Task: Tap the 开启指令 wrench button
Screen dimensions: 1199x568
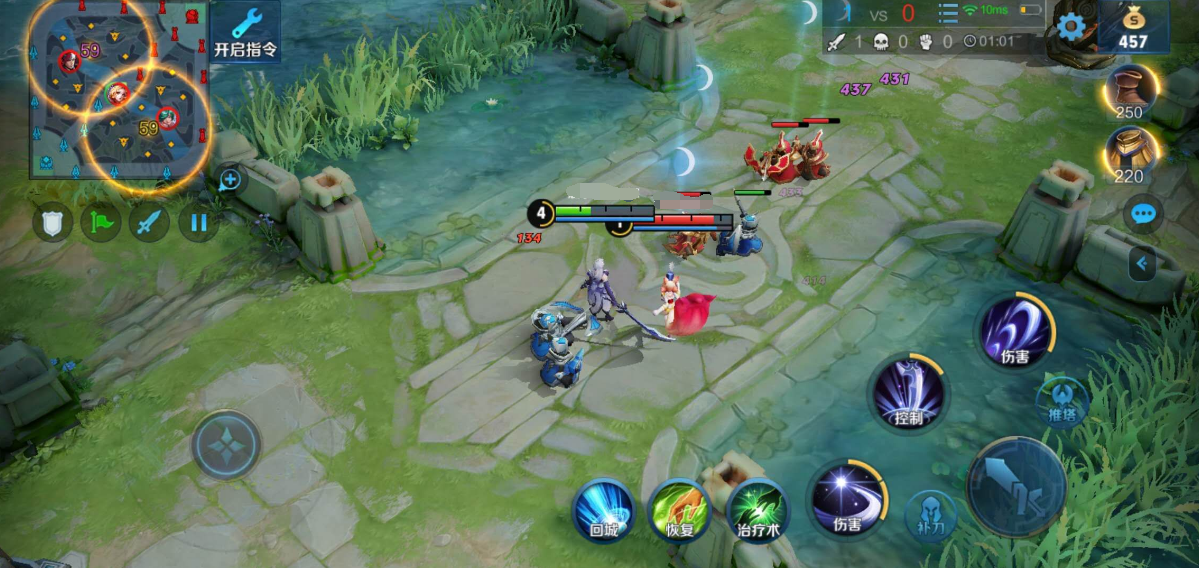Action: [x=245, y=32]
